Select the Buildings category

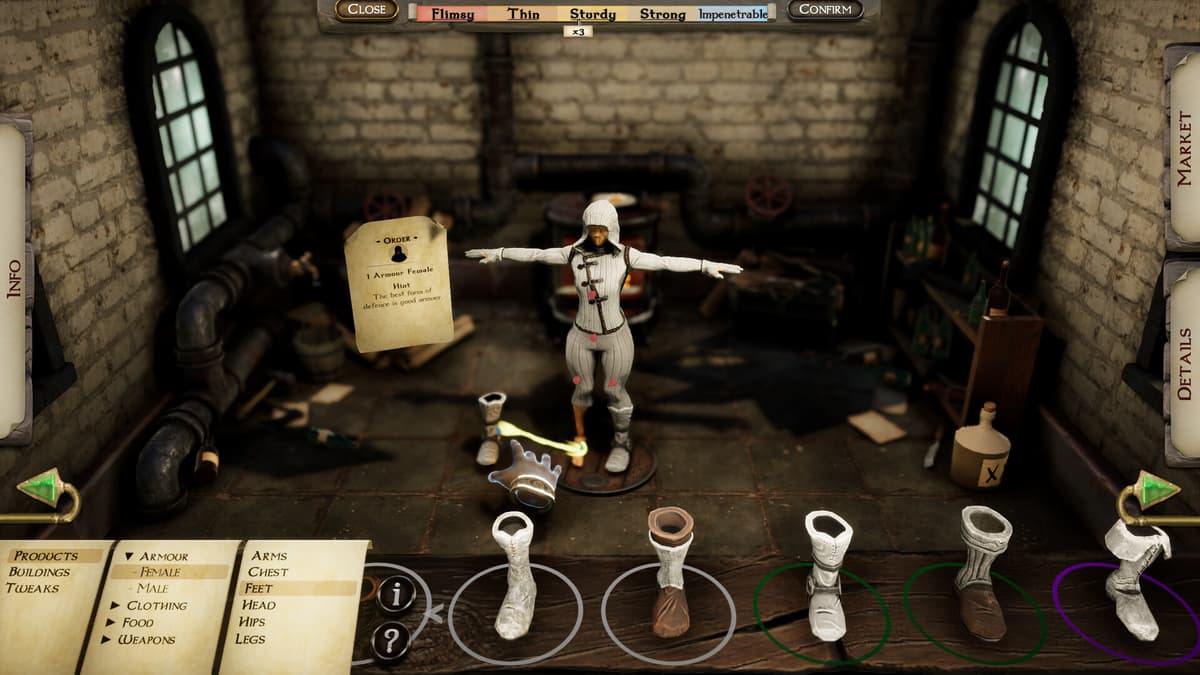click(x=39, y=572)
